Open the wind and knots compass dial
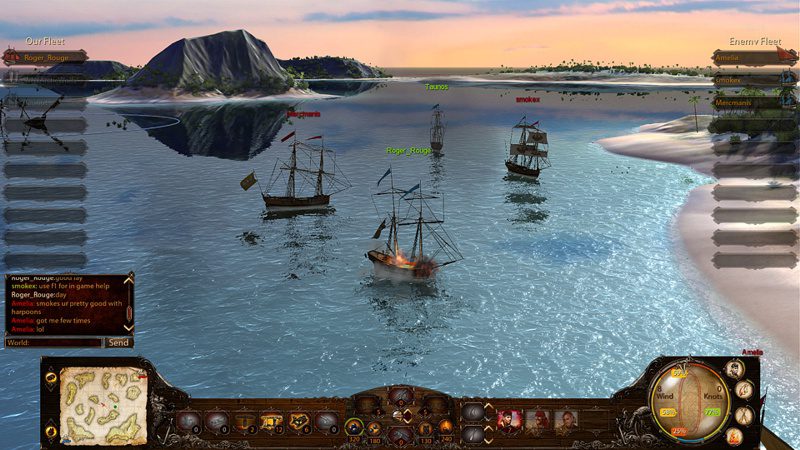The width and height of the screenshot is (800, 450). [685, 402]
